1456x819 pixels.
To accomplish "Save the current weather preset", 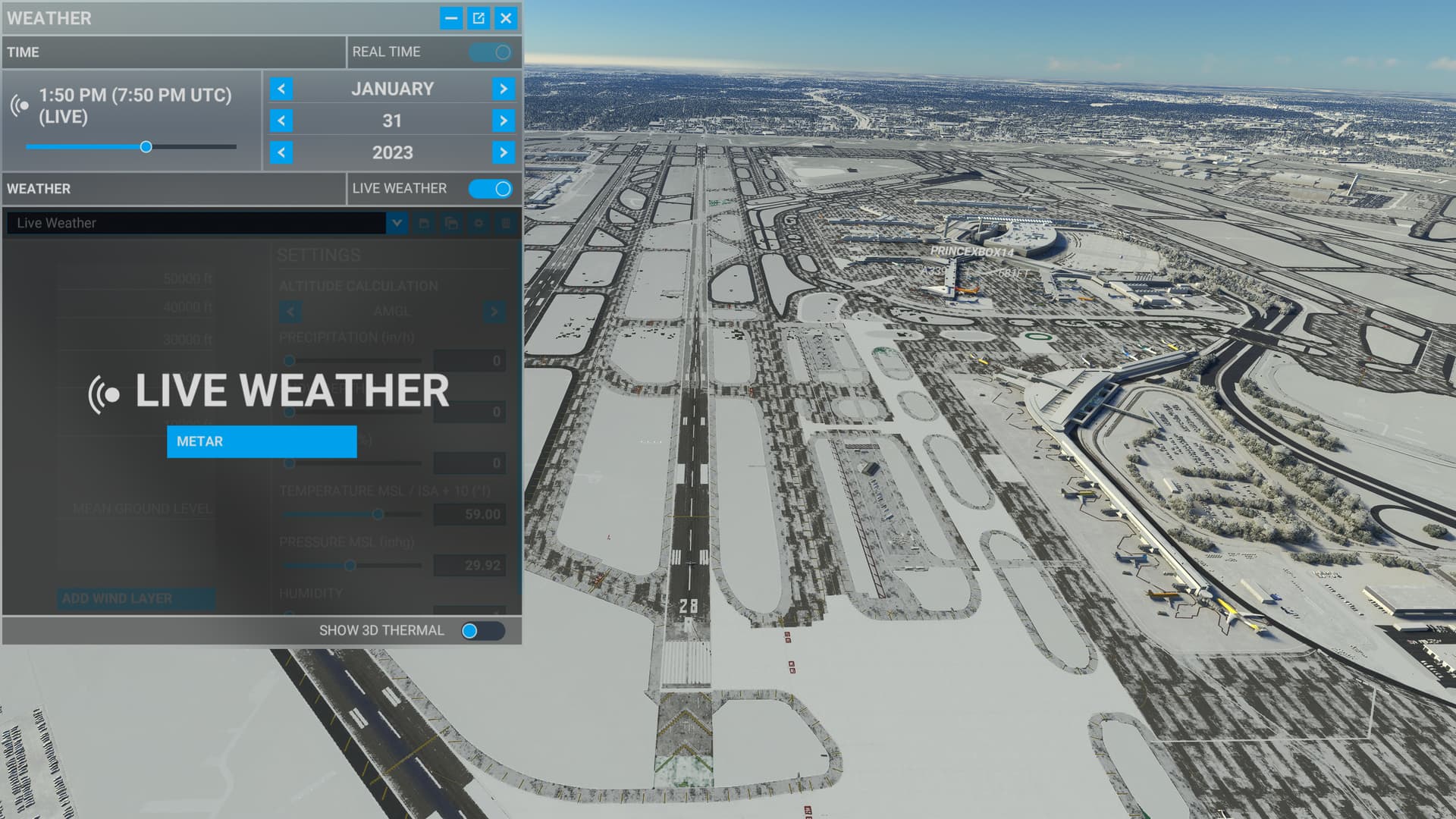I will pos(423,224).
